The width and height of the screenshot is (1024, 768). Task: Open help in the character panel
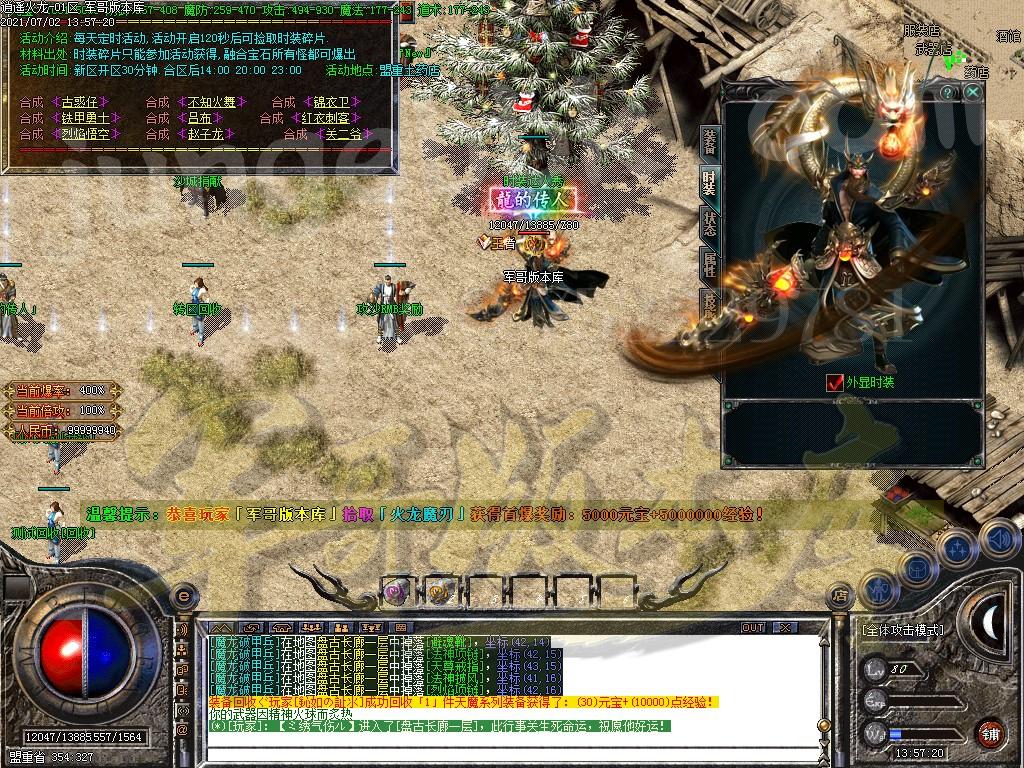(948, 92)
